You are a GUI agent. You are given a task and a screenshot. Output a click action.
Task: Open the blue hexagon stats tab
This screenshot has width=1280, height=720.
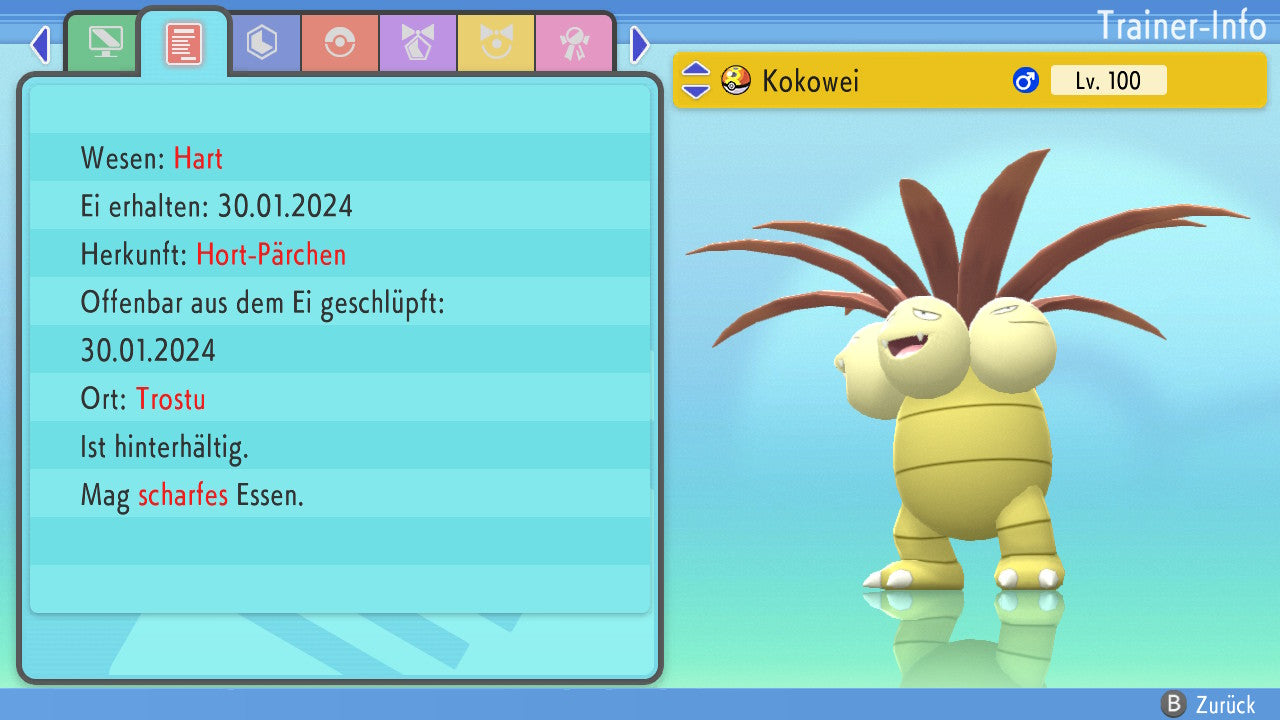[x=262, y=42]
